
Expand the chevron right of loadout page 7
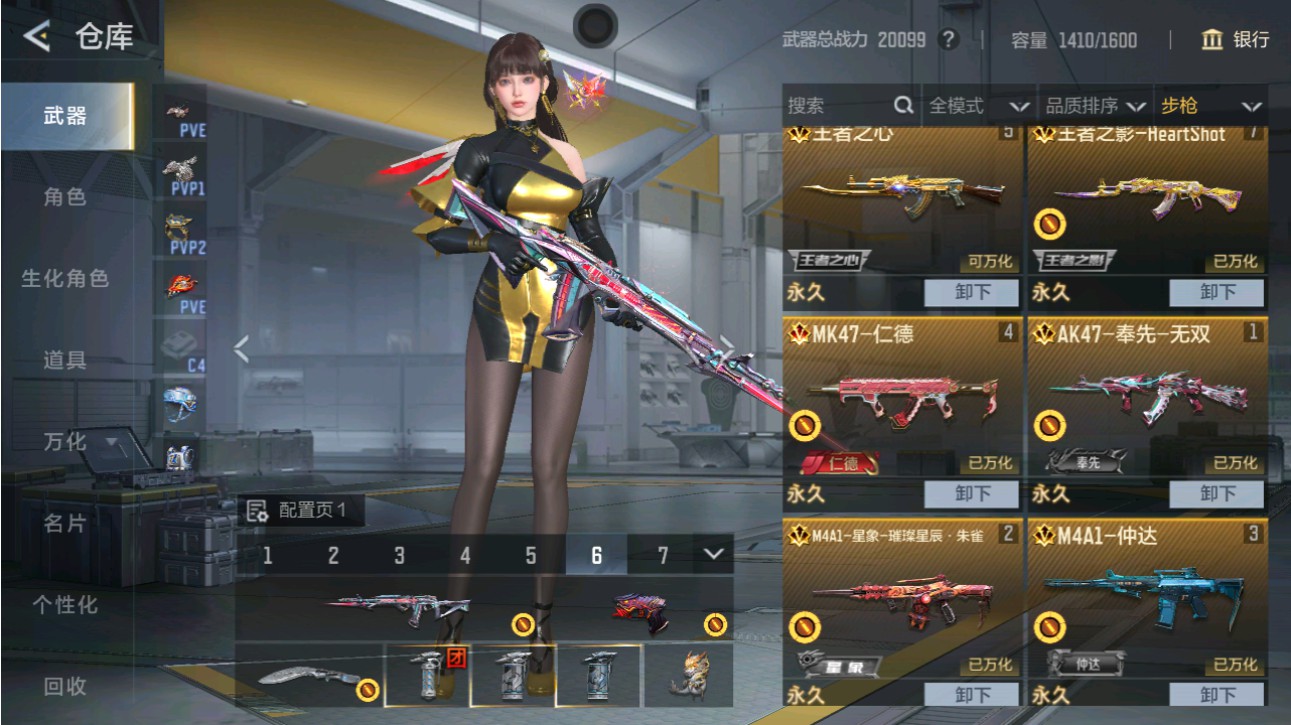coord(712,551)
